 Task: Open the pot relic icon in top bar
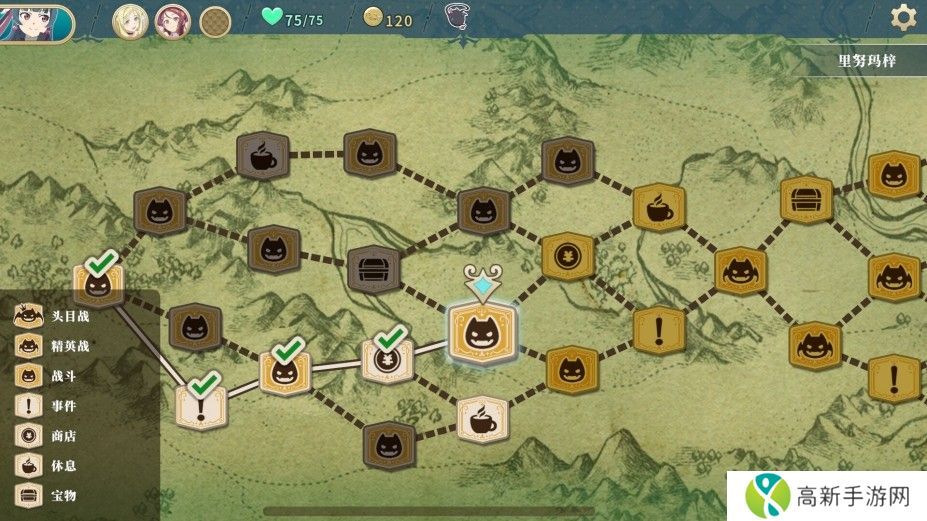[457, 19]
